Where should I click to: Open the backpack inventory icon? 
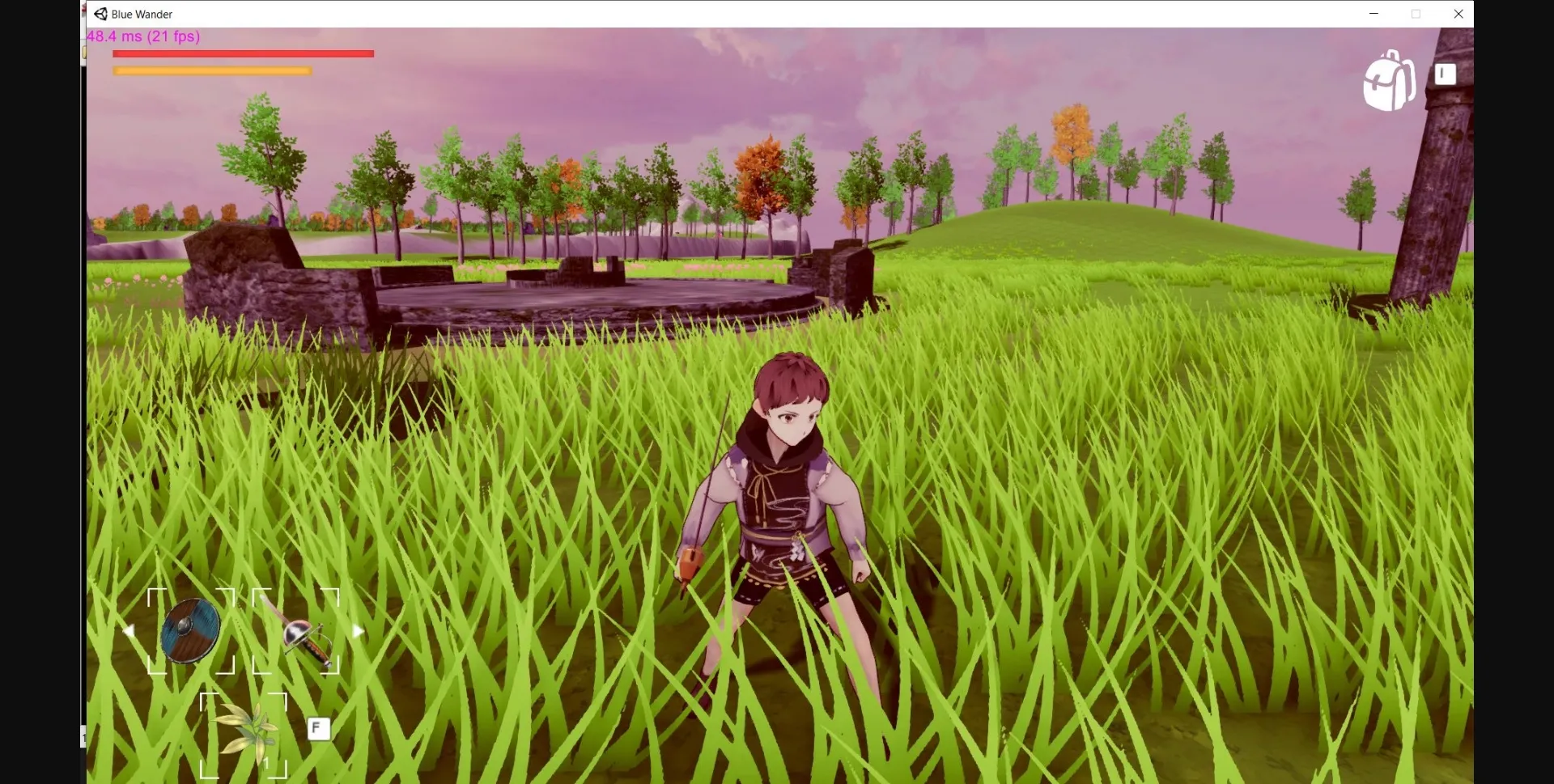coord(1389,80)
